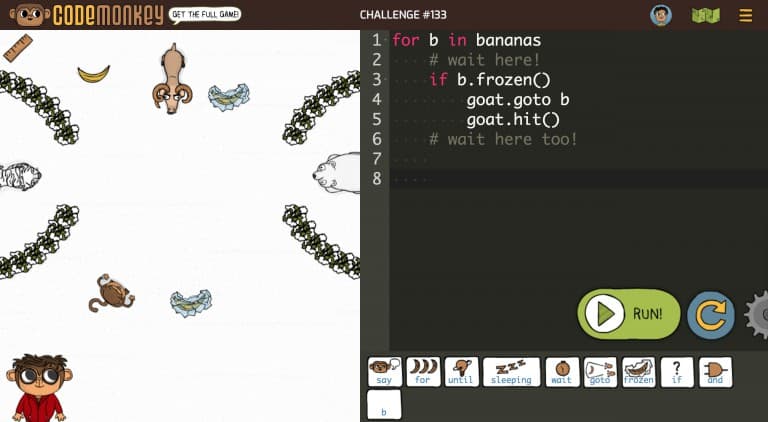768x422 pixels.
Task: Select the ruler measuring tool
Action: click(18, 48)
